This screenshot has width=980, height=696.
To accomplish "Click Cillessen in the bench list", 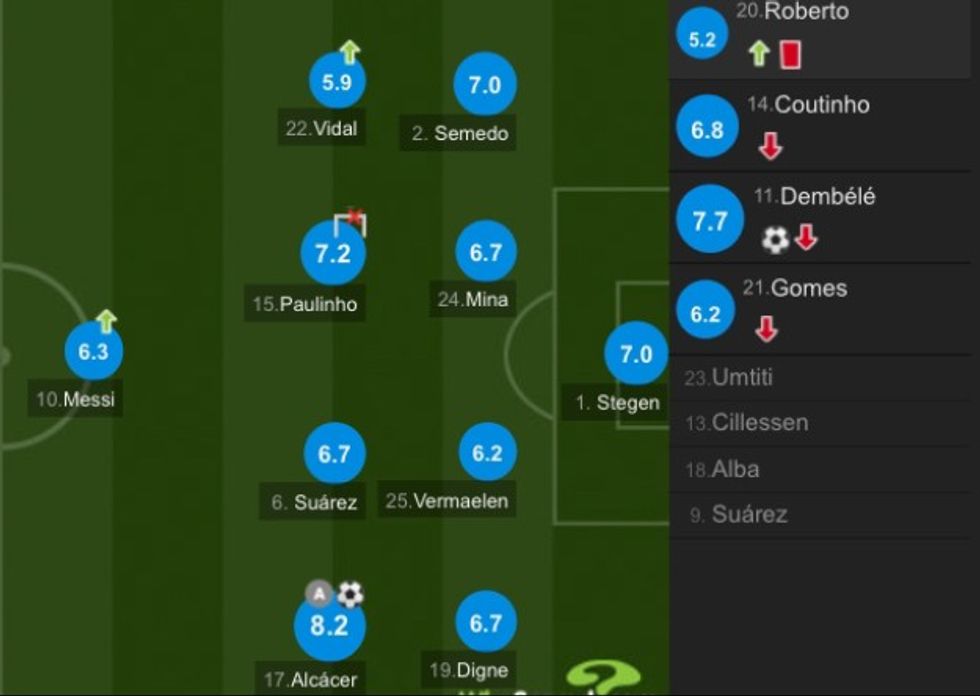I will pos(759,423).
